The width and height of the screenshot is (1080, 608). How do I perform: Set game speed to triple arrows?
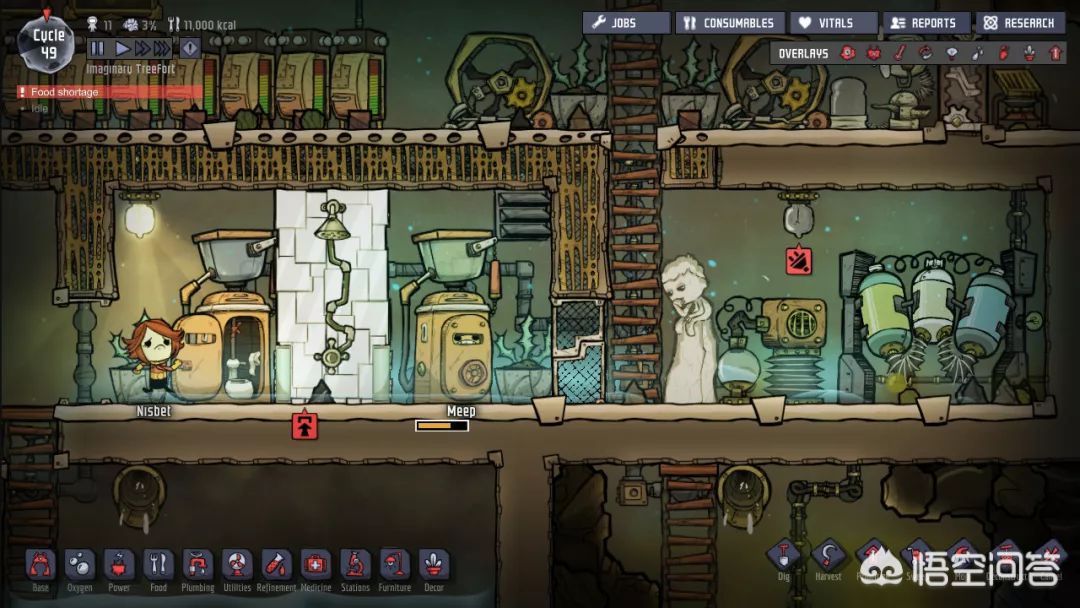164,47
